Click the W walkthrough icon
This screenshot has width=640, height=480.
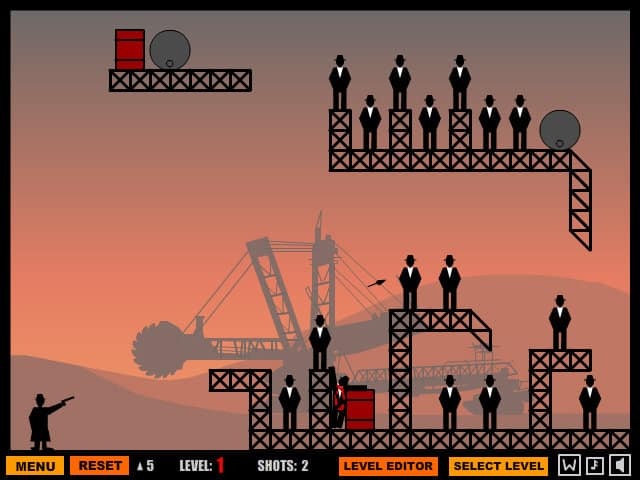569,465
